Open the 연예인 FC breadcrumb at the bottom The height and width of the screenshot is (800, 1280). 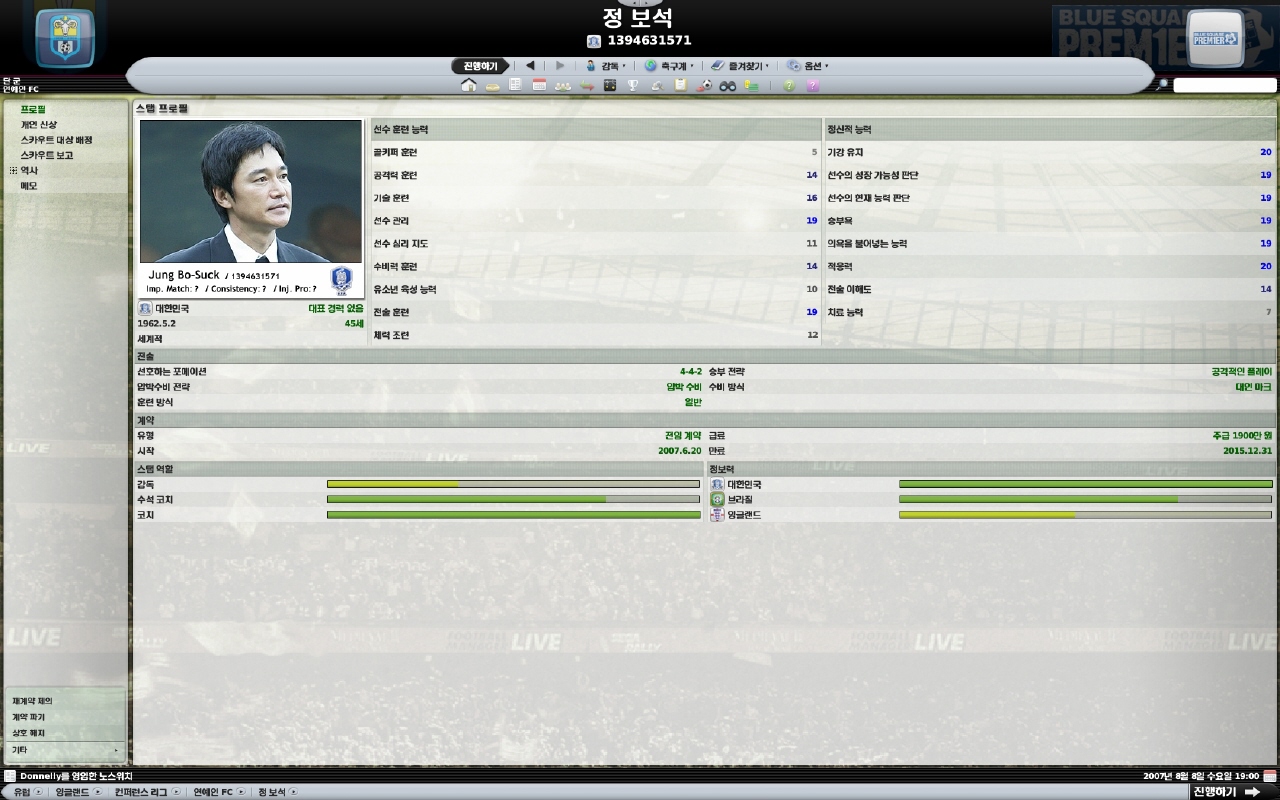[213, 792]
